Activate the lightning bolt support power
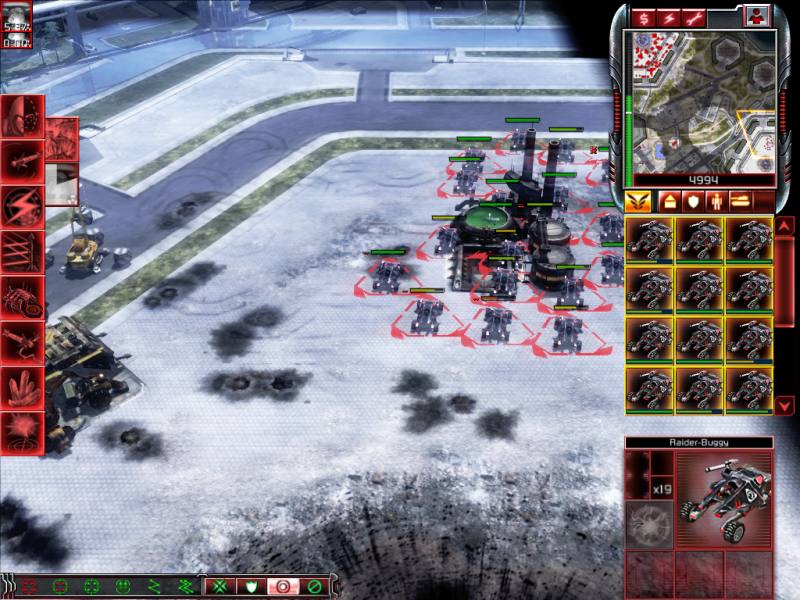800x600 pixels. [x=22, y=204]
